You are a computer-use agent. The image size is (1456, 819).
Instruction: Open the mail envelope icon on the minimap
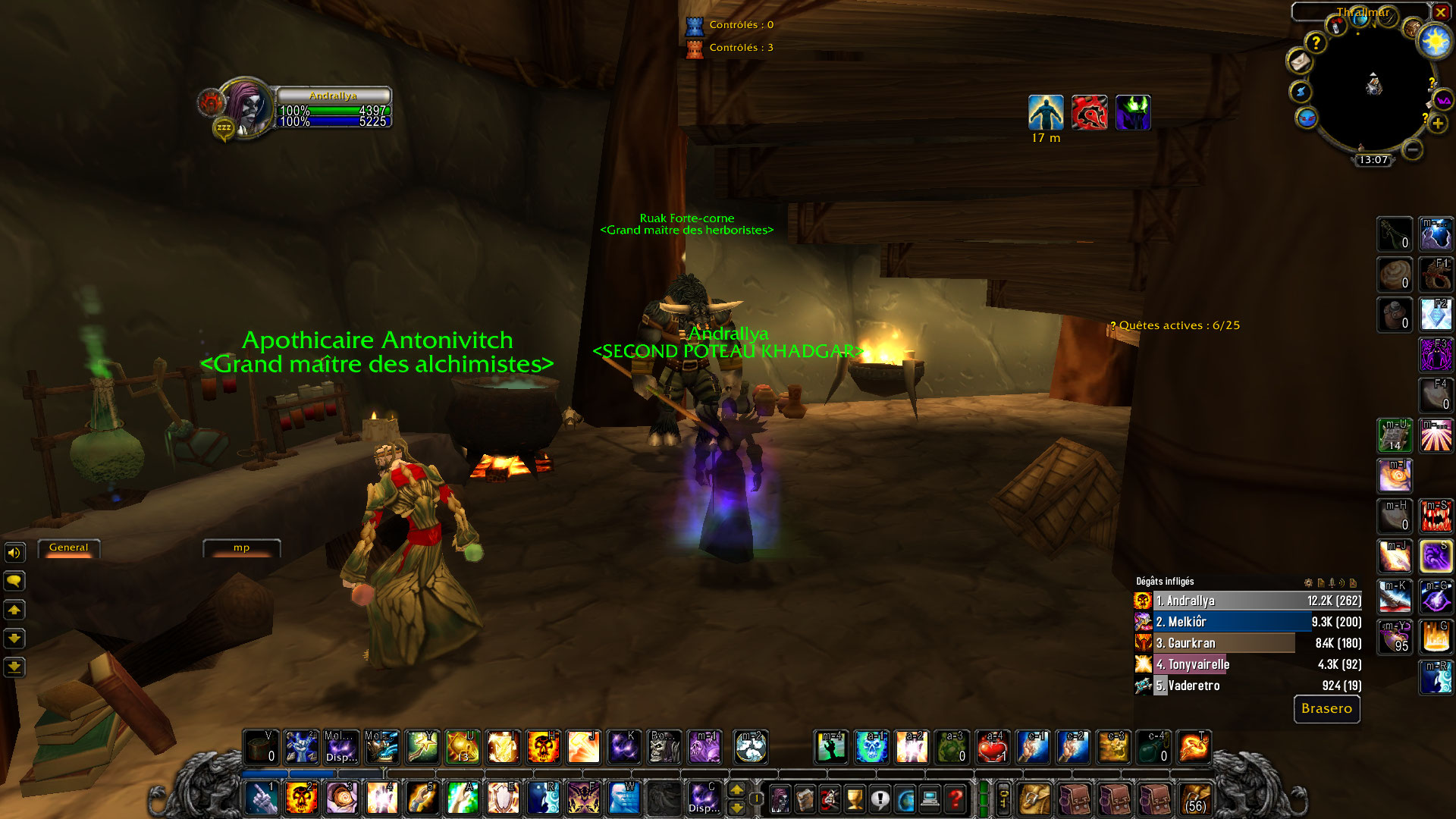coord(1300,61)
